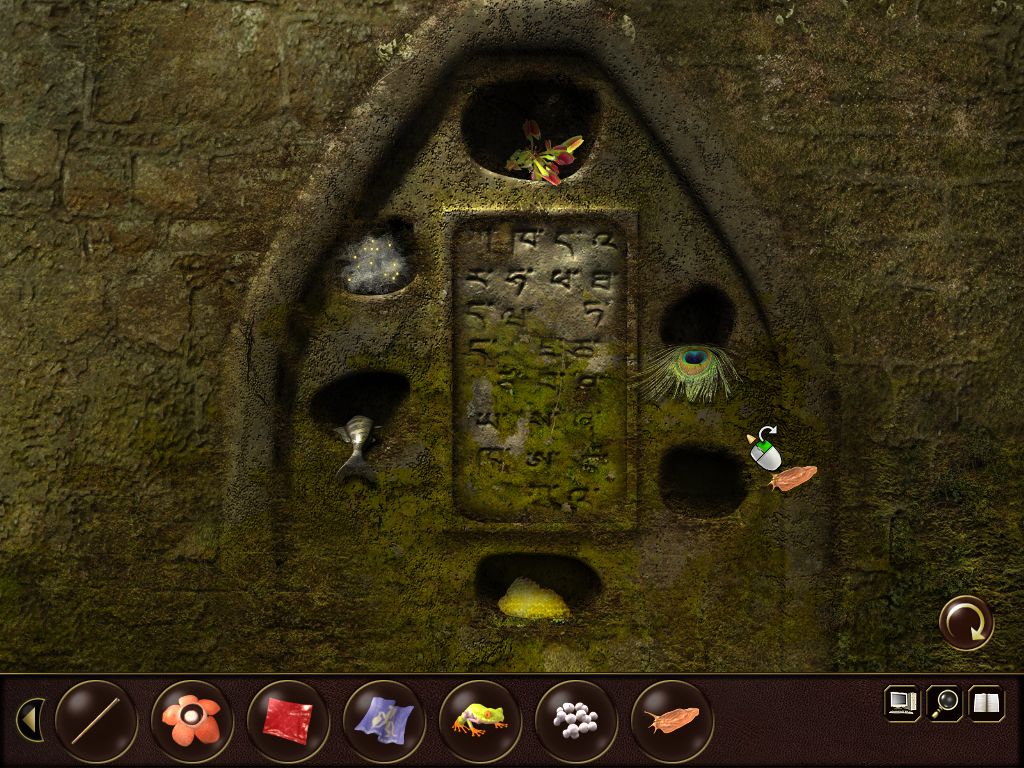Viewport: 1024px width, 768px height.
Task: Open the computer menu icon
Action: (902, 702)
